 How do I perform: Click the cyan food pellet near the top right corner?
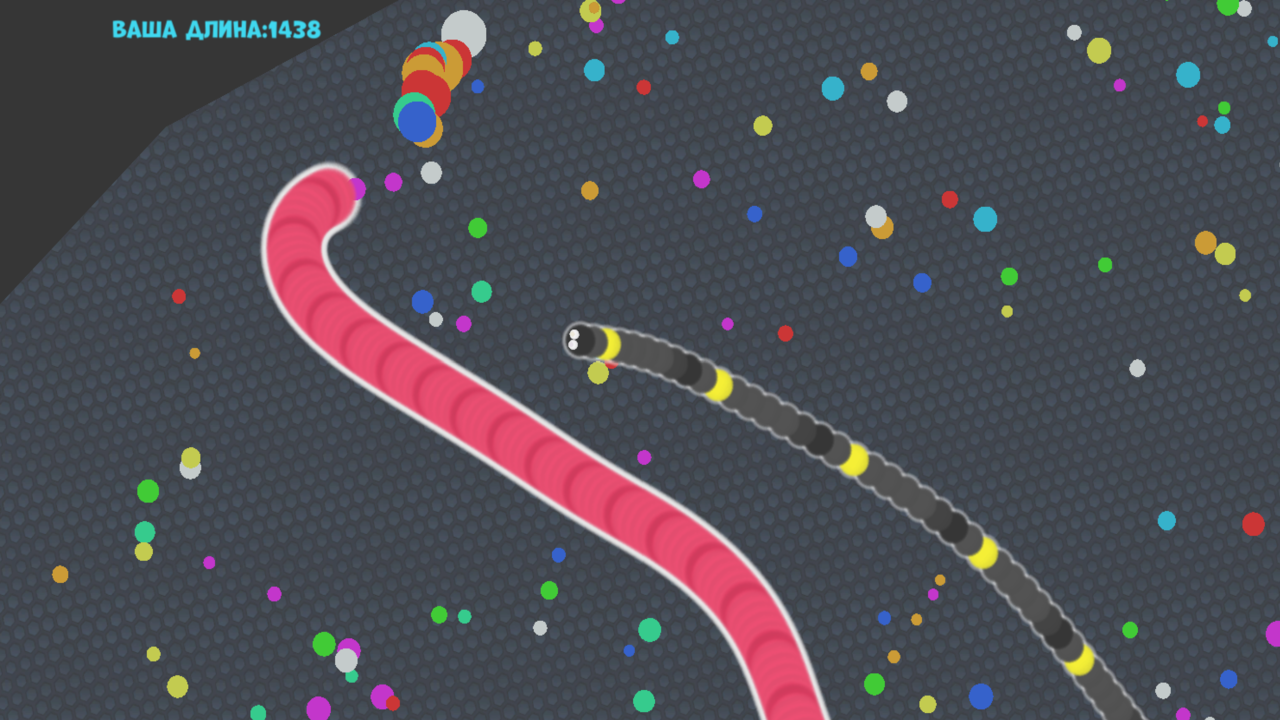click(1186, 76)
